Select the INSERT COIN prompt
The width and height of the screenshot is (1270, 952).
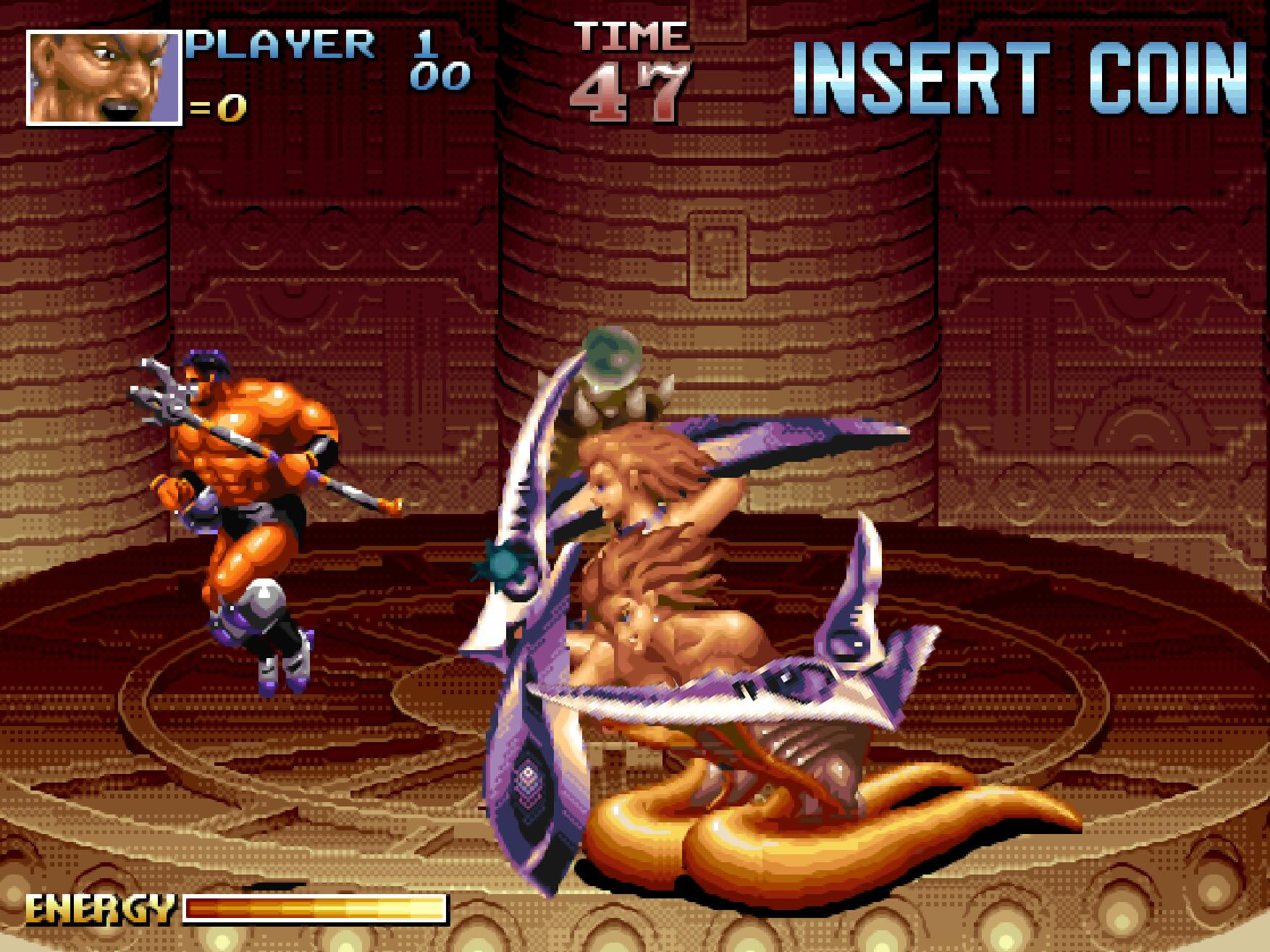point(1021,80)
